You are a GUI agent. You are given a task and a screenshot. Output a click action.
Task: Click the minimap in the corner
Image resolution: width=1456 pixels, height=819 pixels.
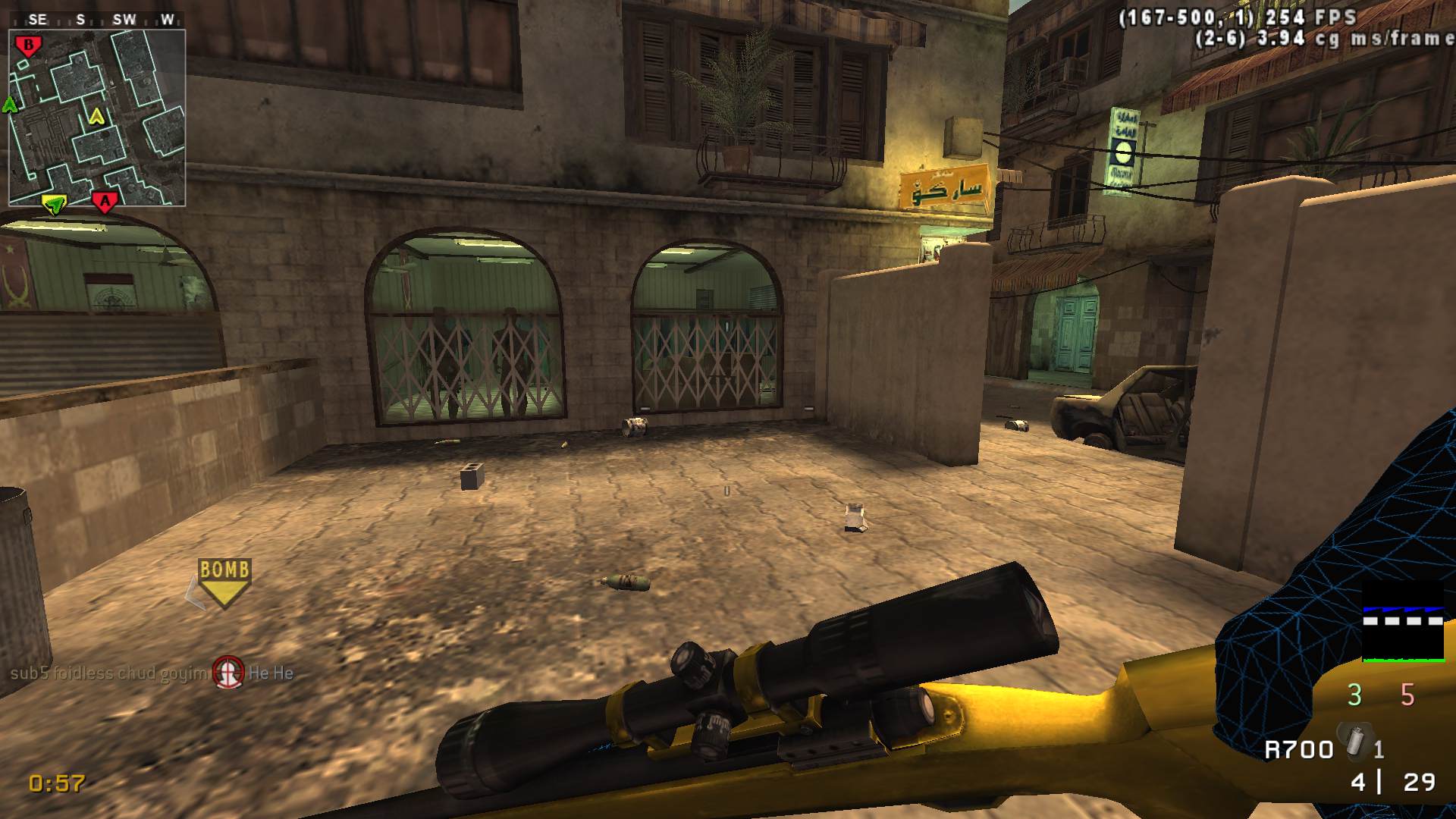click(97, 118)
